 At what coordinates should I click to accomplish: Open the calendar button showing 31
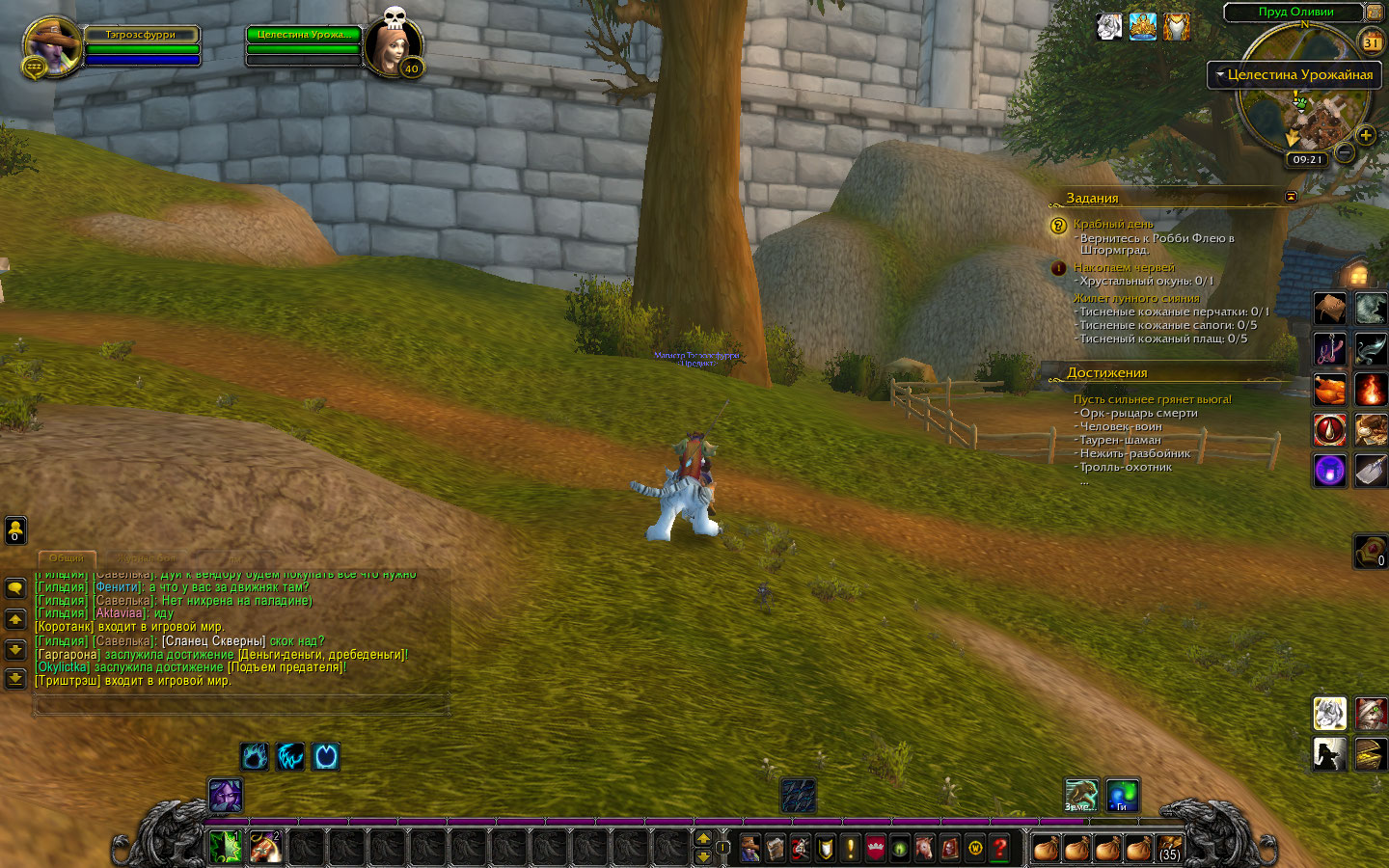click(x=1371, y=42)
